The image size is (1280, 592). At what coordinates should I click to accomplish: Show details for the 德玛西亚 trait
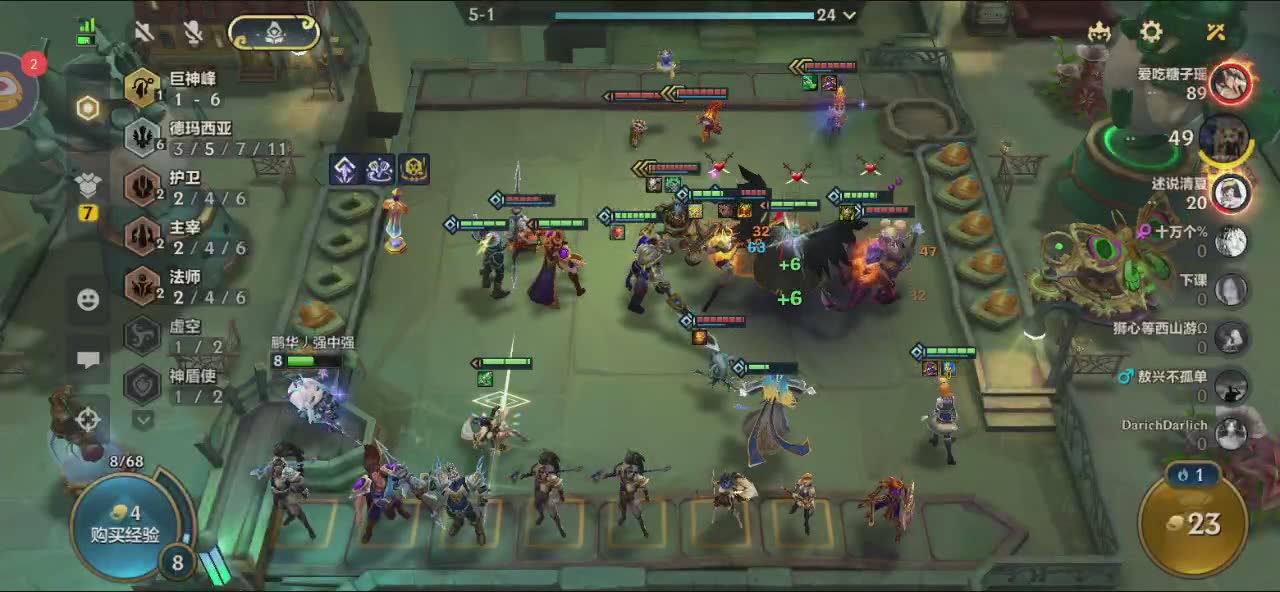143,138
